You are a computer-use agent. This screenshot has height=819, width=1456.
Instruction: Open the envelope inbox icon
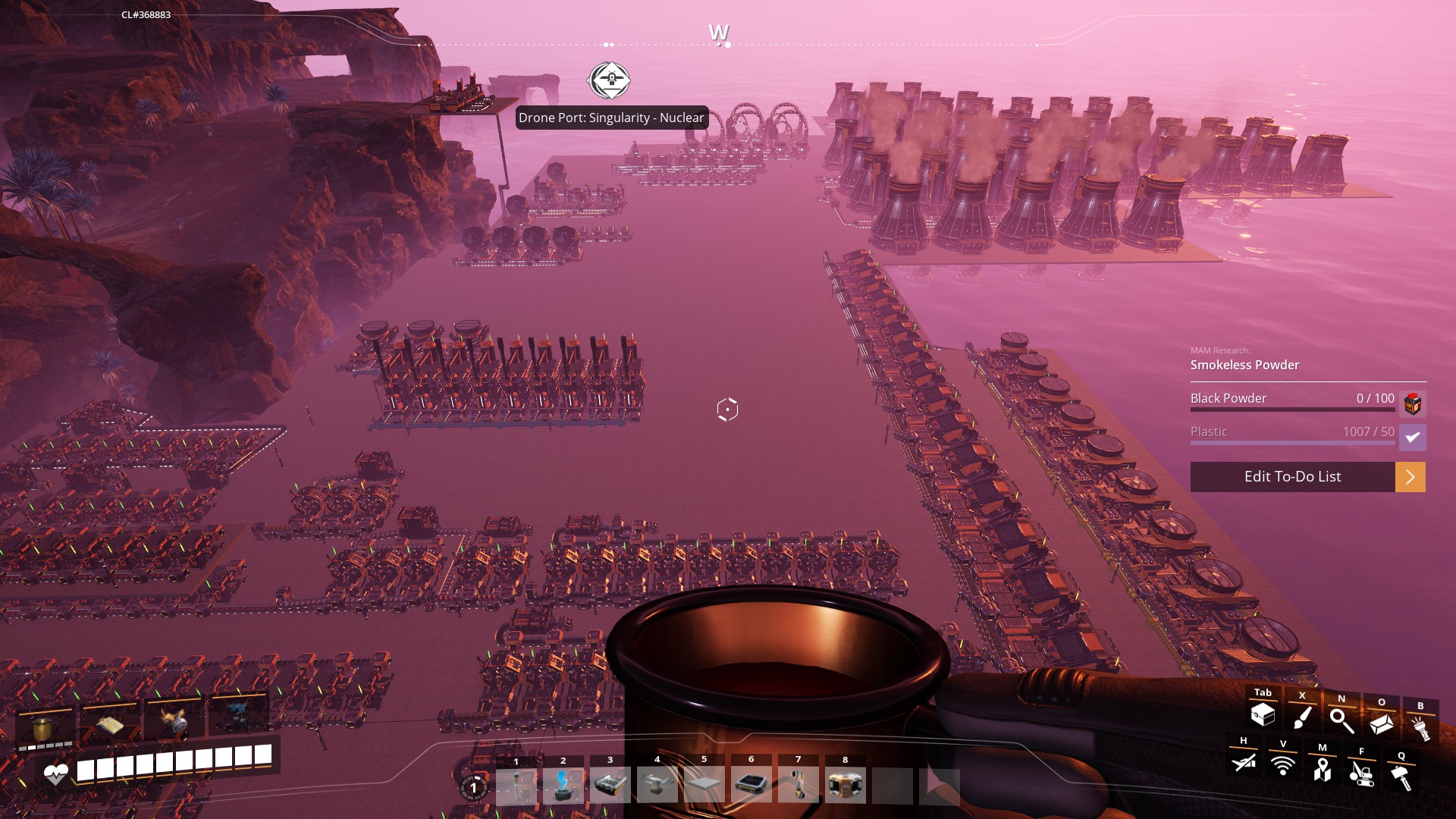[1381, 724]
